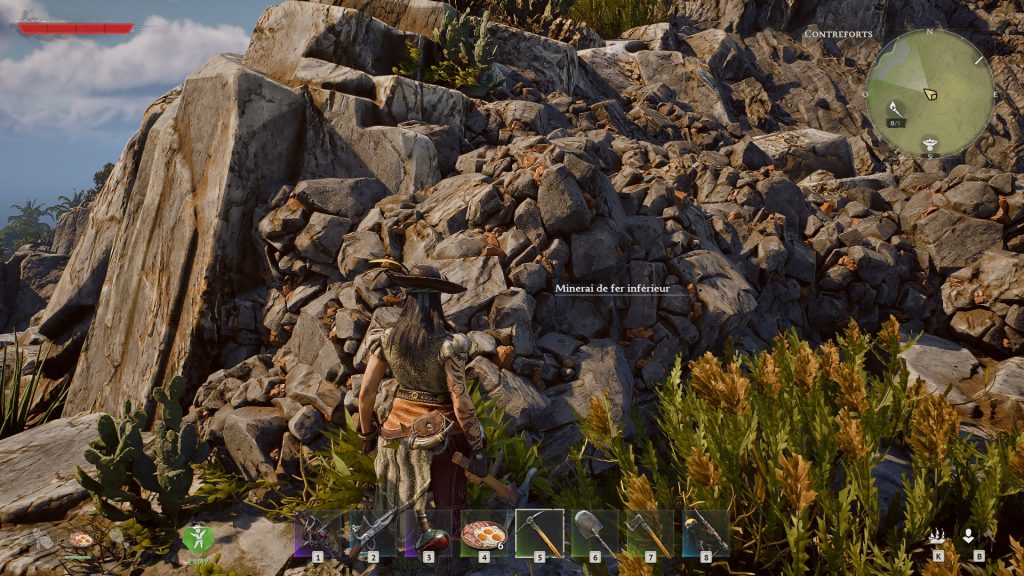Viewport: 1024px width, 576px height.
Task: Choose the red potion flask slot
Action: pos(428,533)
